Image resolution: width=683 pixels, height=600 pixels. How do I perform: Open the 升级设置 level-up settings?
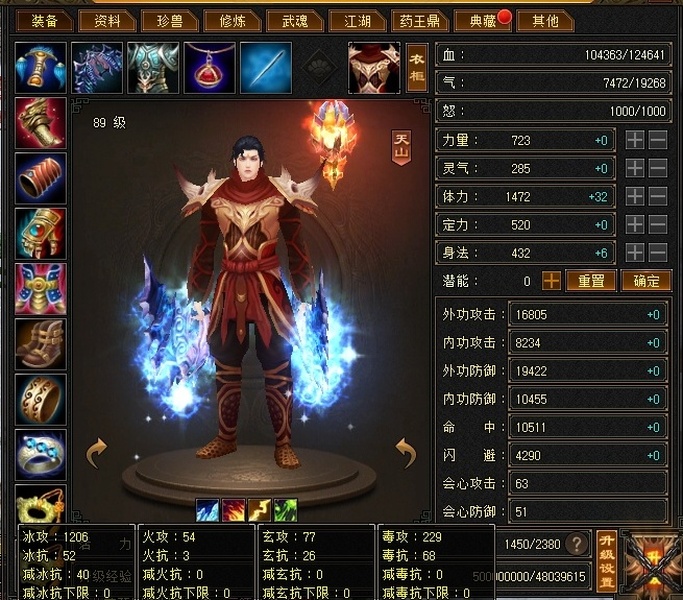point(606,560)
